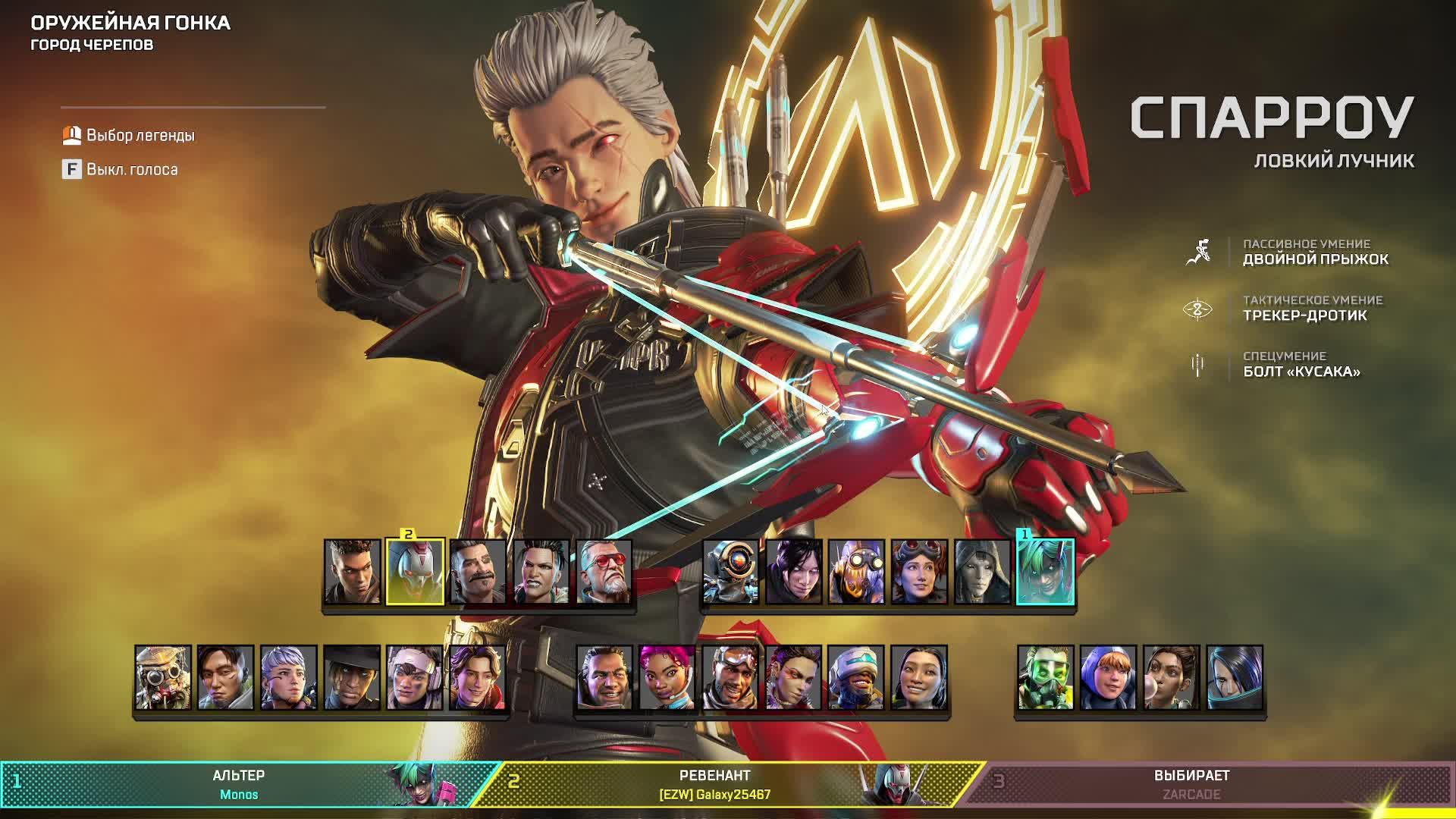Choose Caustic with the green gas mask

click(x=1045, y=678)
